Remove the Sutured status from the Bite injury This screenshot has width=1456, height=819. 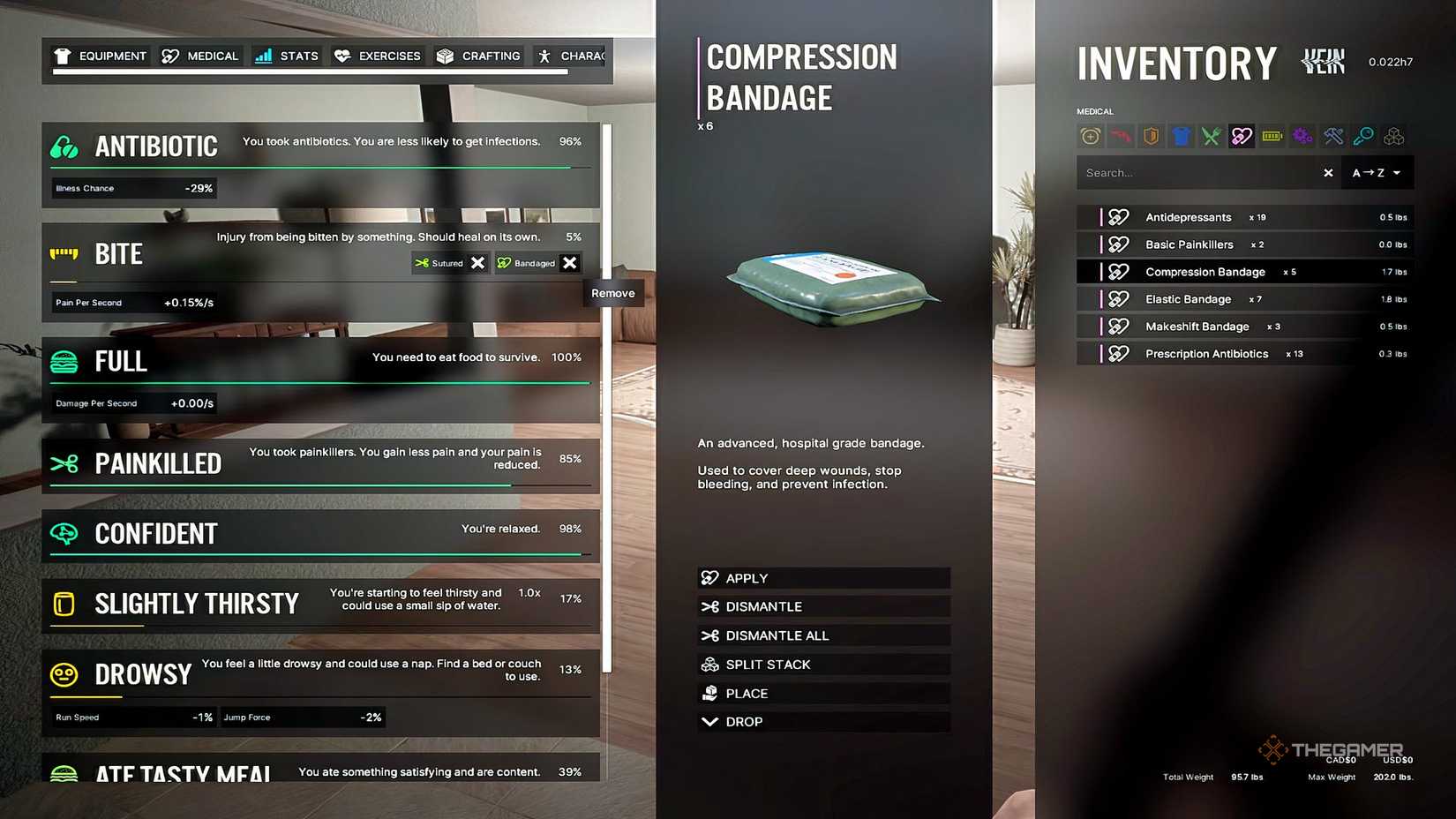(x=477, y=262)
